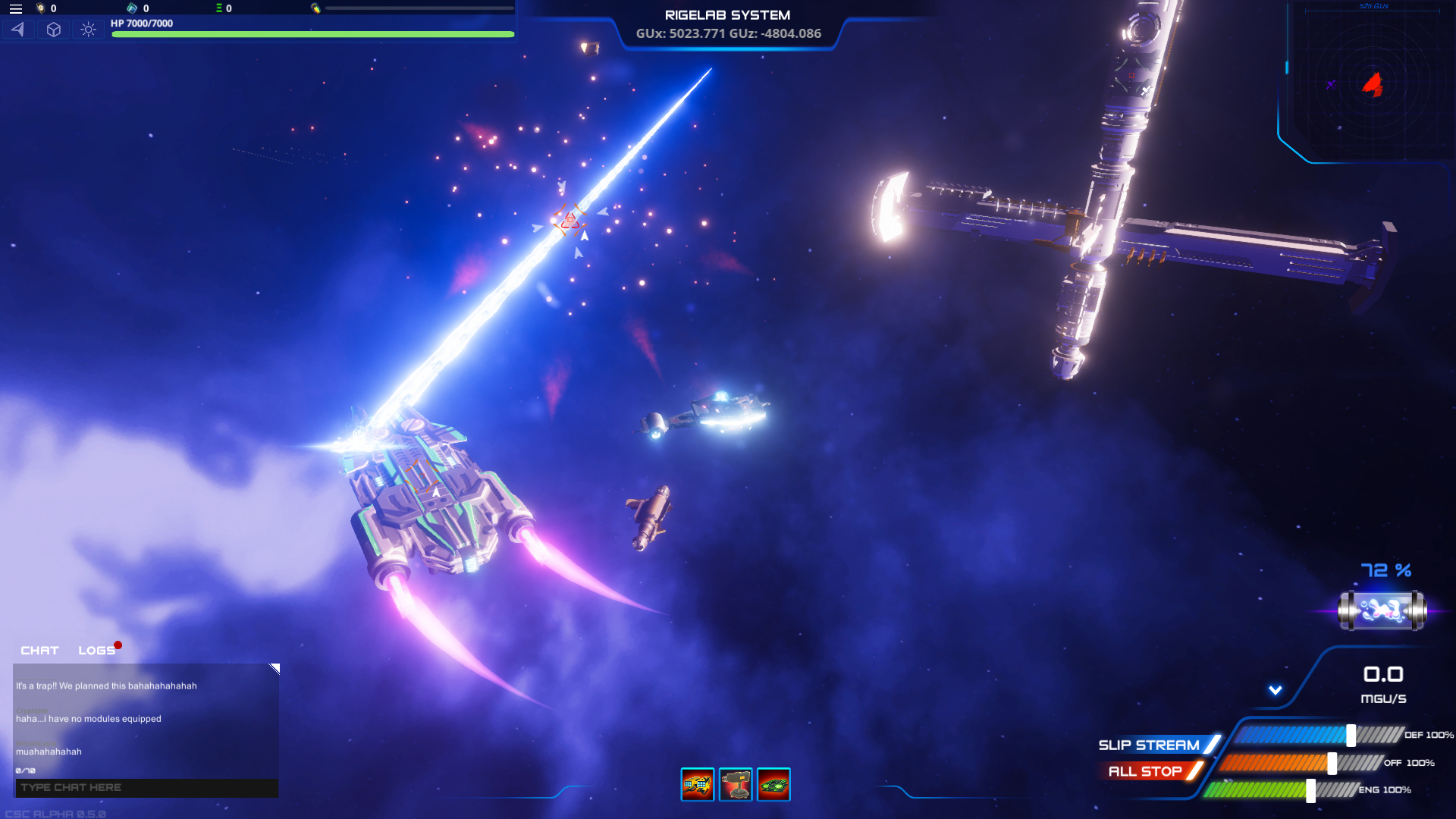Open the cube cargo button
Screen dimensions: 1456x819
tap(54, 30)
